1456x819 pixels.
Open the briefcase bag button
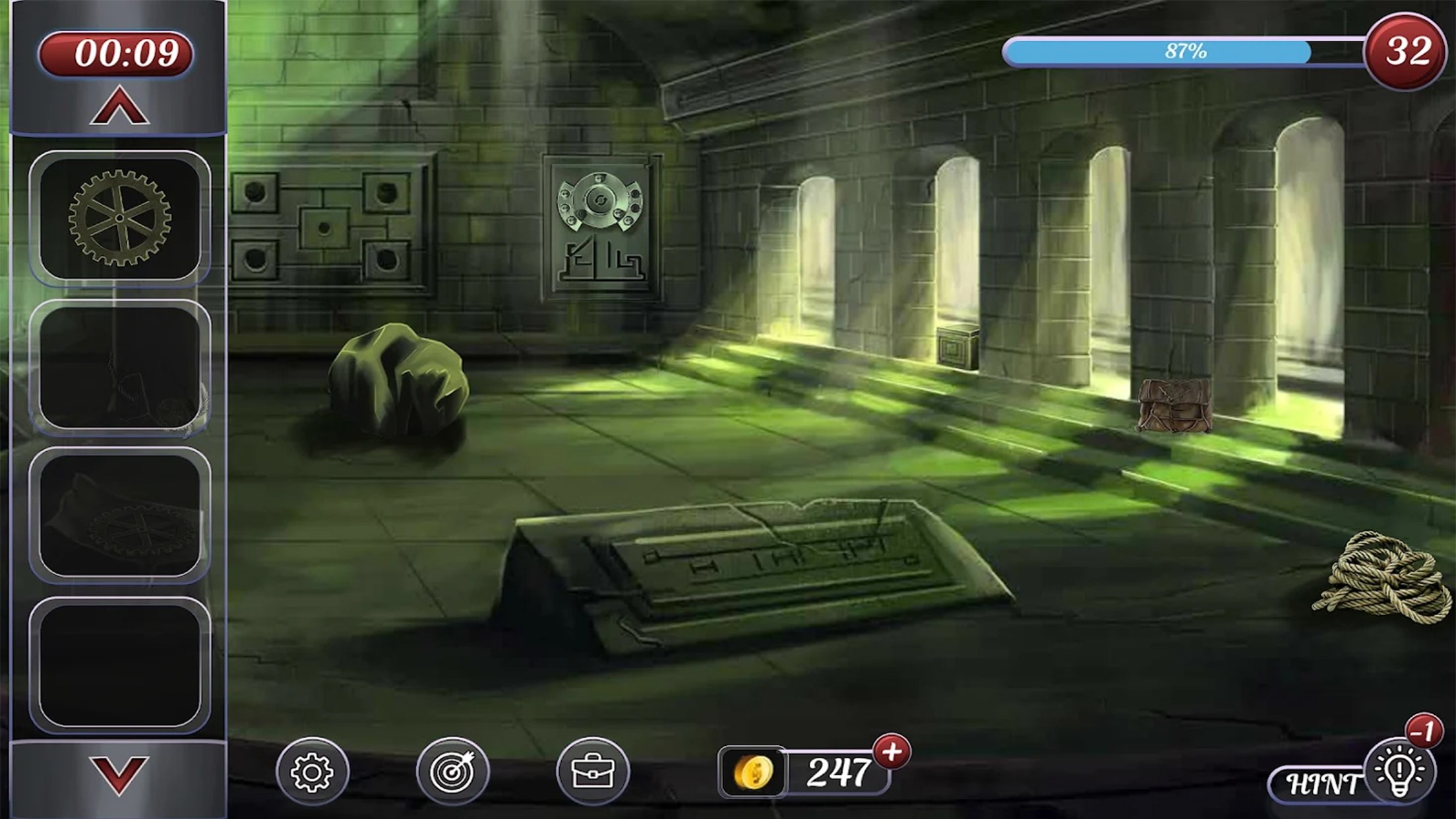[x=592, y=772]
